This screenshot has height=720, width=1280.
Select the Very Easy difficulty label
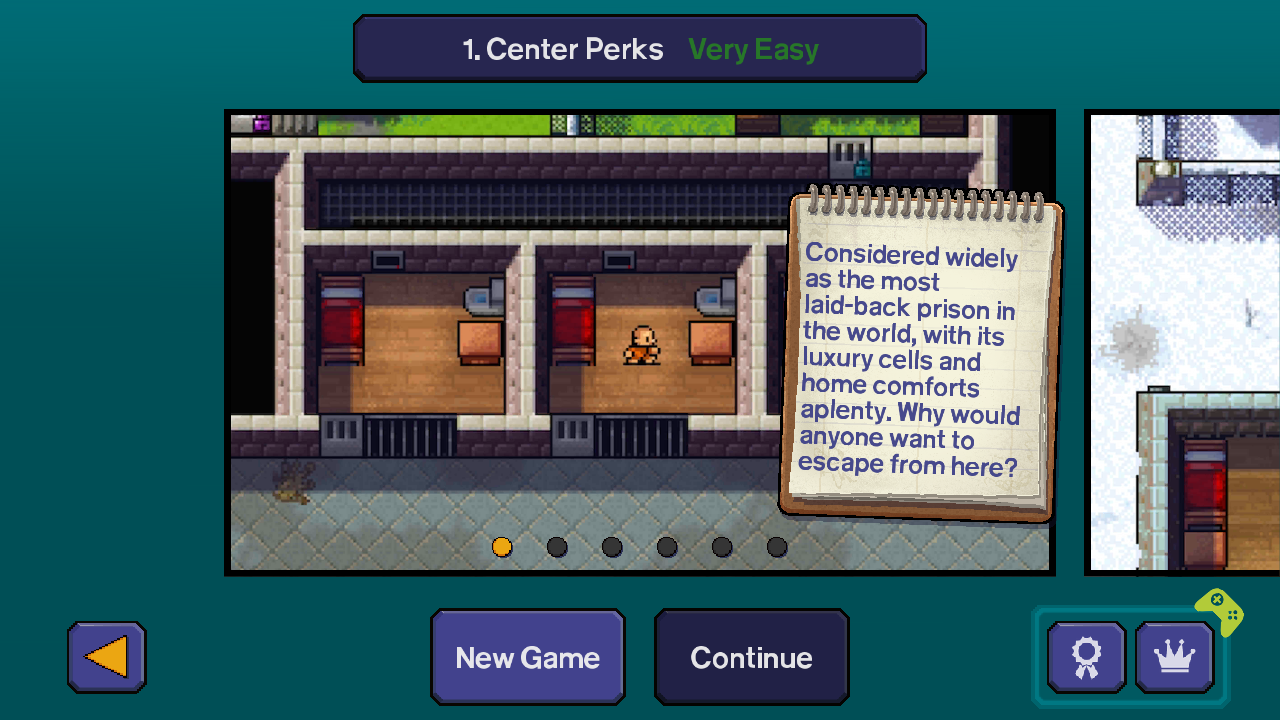[753, 49]
